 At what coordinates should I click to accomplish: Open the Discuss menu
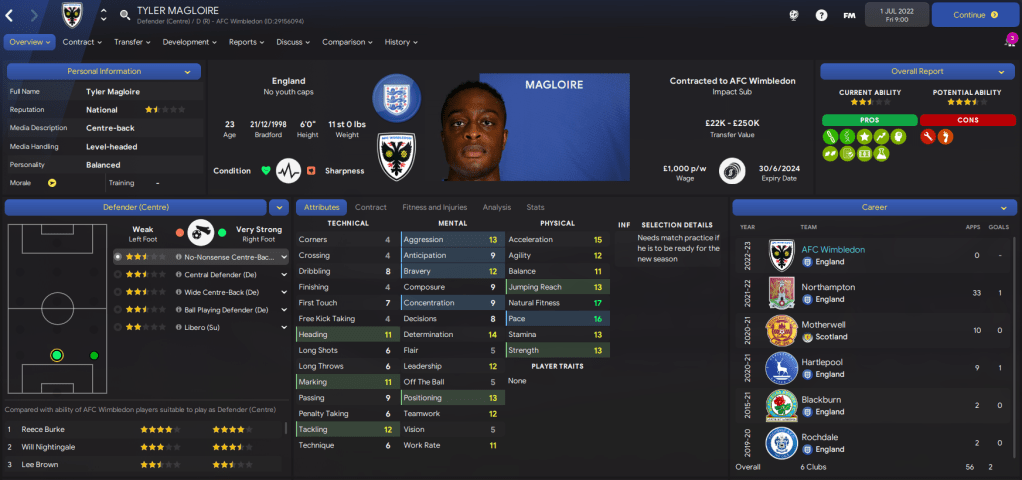(294, 42)
